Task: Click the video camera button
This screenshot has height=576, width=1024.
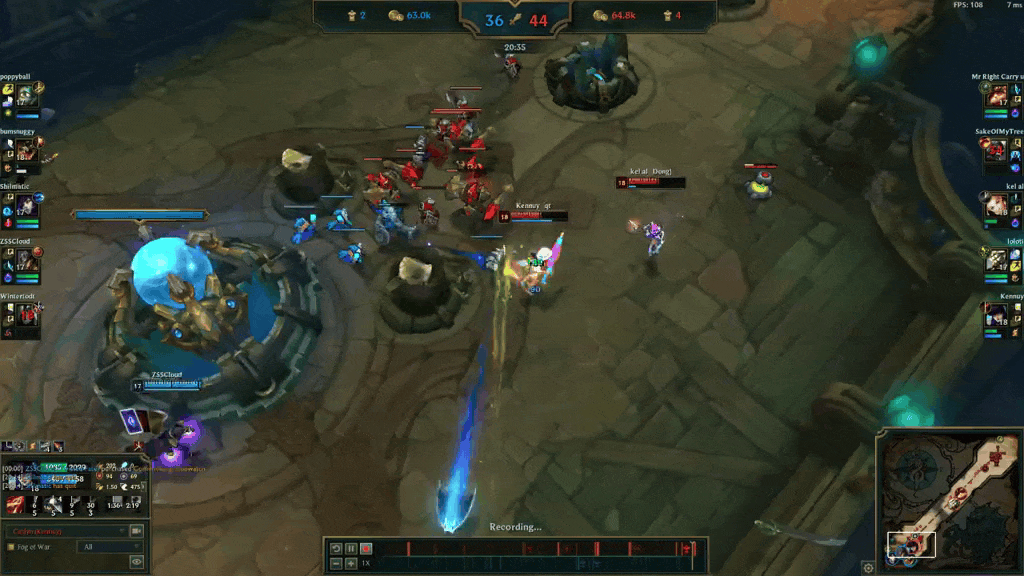Action: click(137, 530)
